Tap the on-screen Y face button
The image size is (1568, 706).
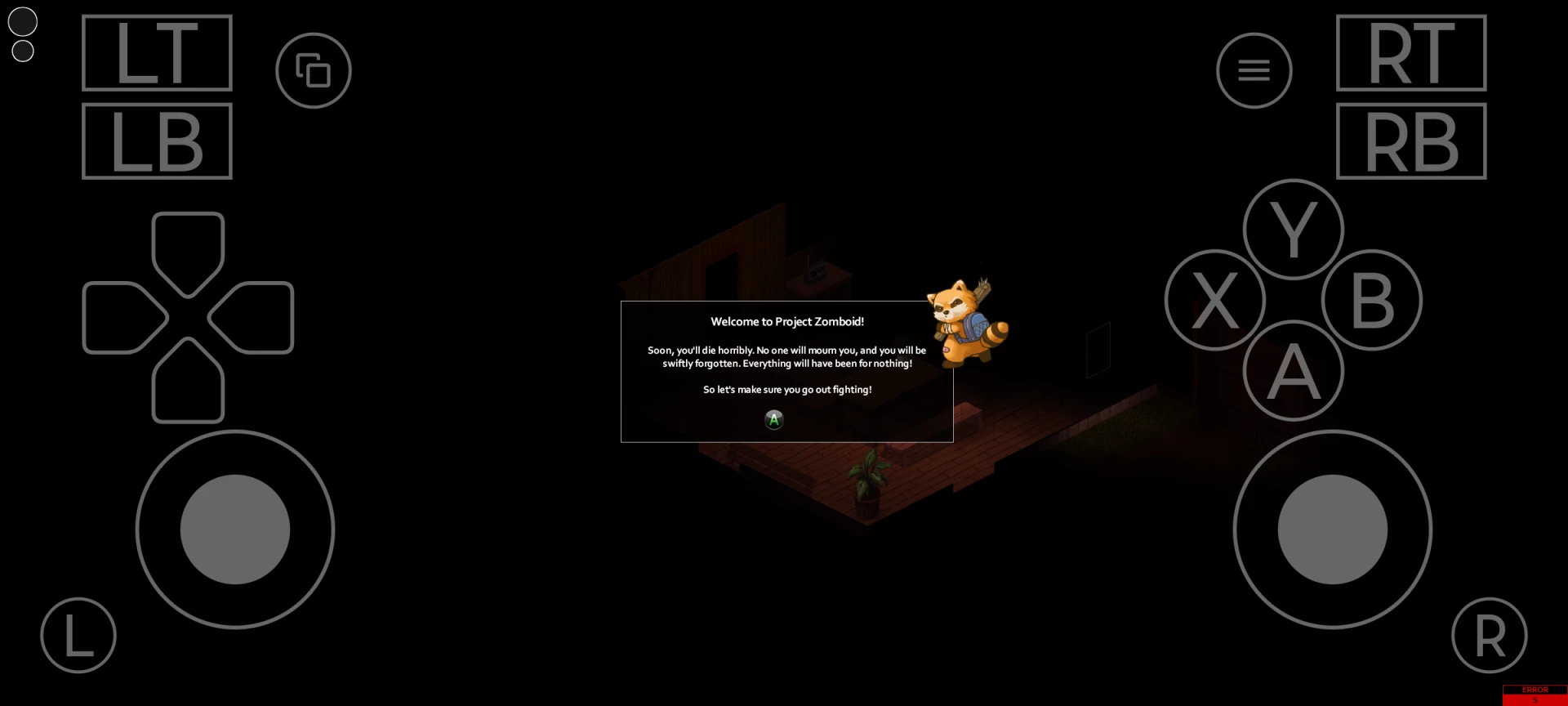(x=1293, y=230)
